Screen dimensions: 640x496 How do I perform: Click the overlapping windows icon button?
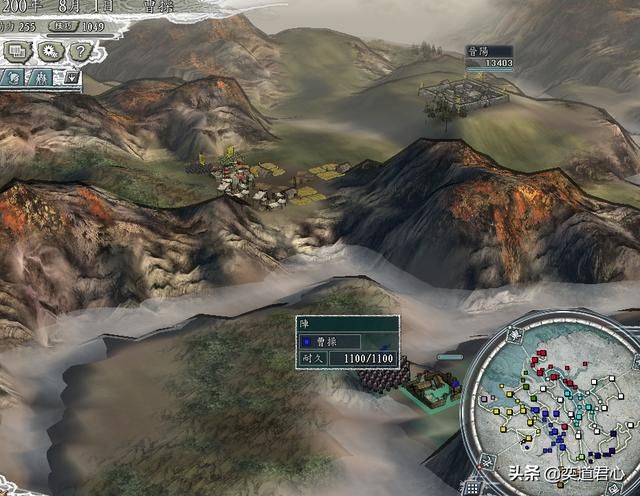(17, 50)
